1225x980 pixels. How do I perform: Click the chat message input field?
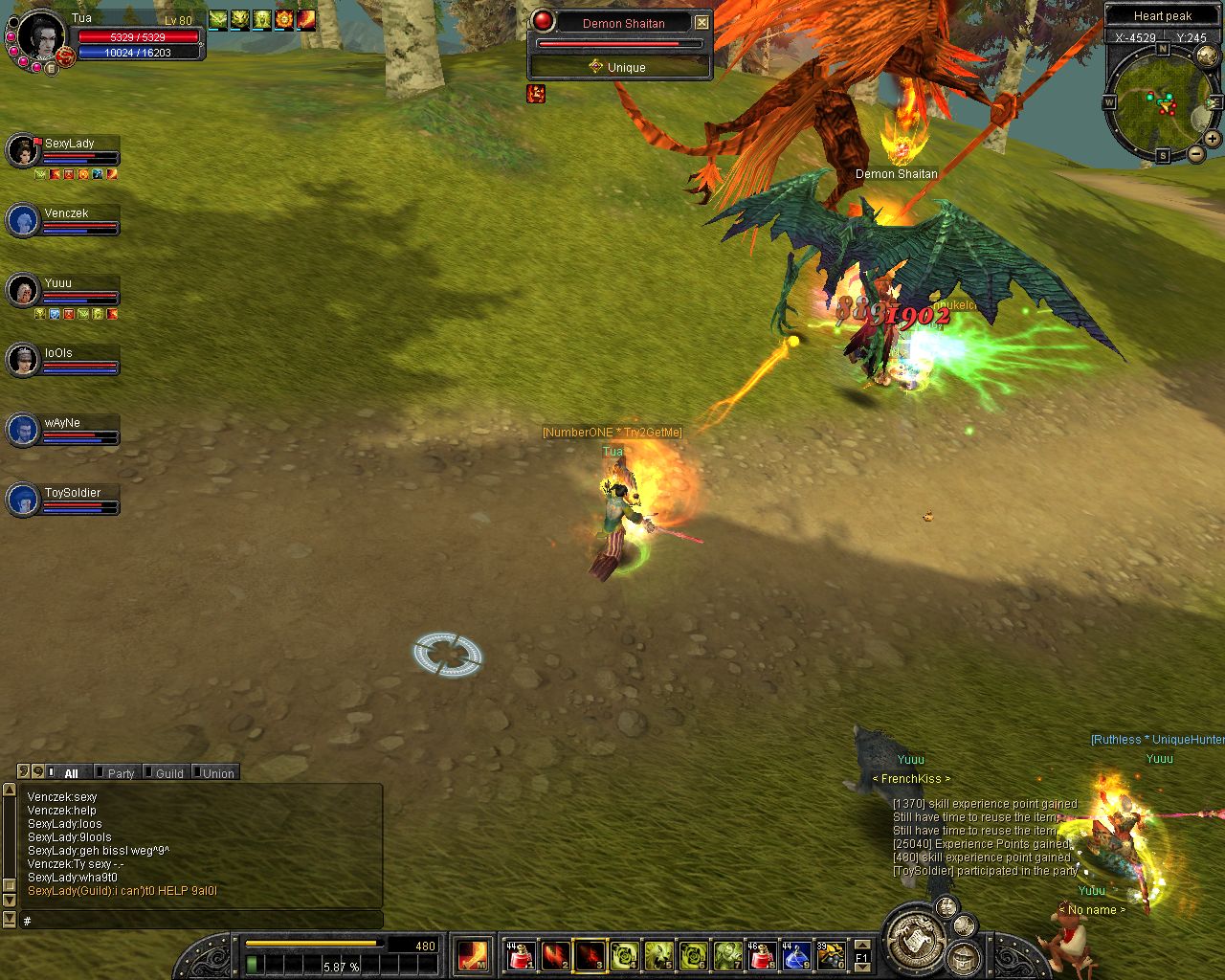(x=201, y=921)
